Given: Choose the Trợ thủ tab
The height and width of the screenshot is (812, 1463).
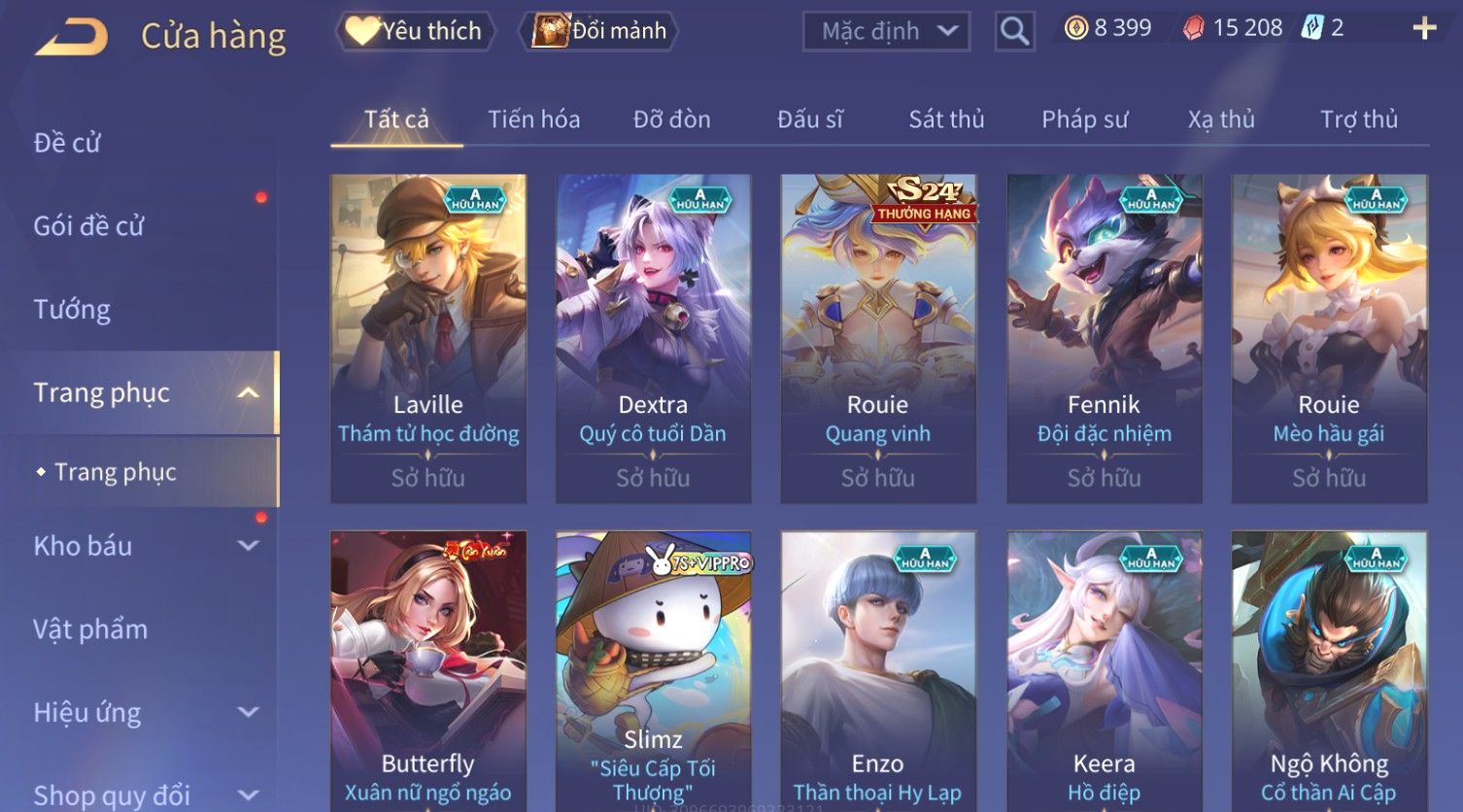Looking at the screenshot, I should pos(1358,119).
